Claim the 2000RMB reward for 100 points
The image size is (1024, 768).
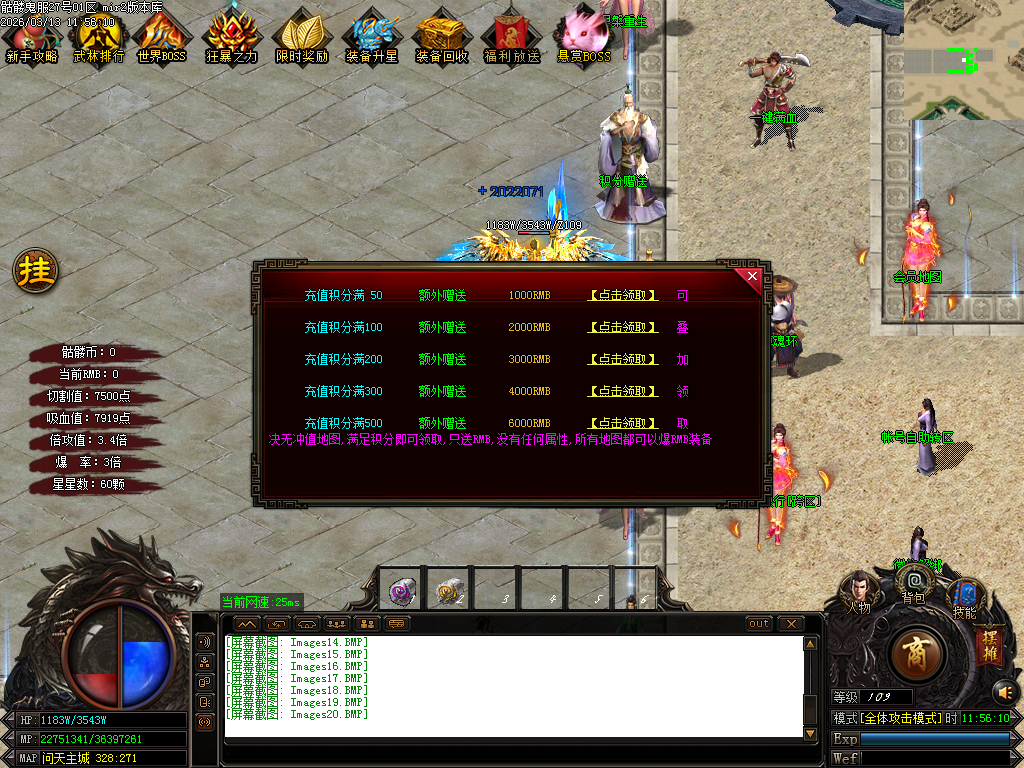coord(622,328)
